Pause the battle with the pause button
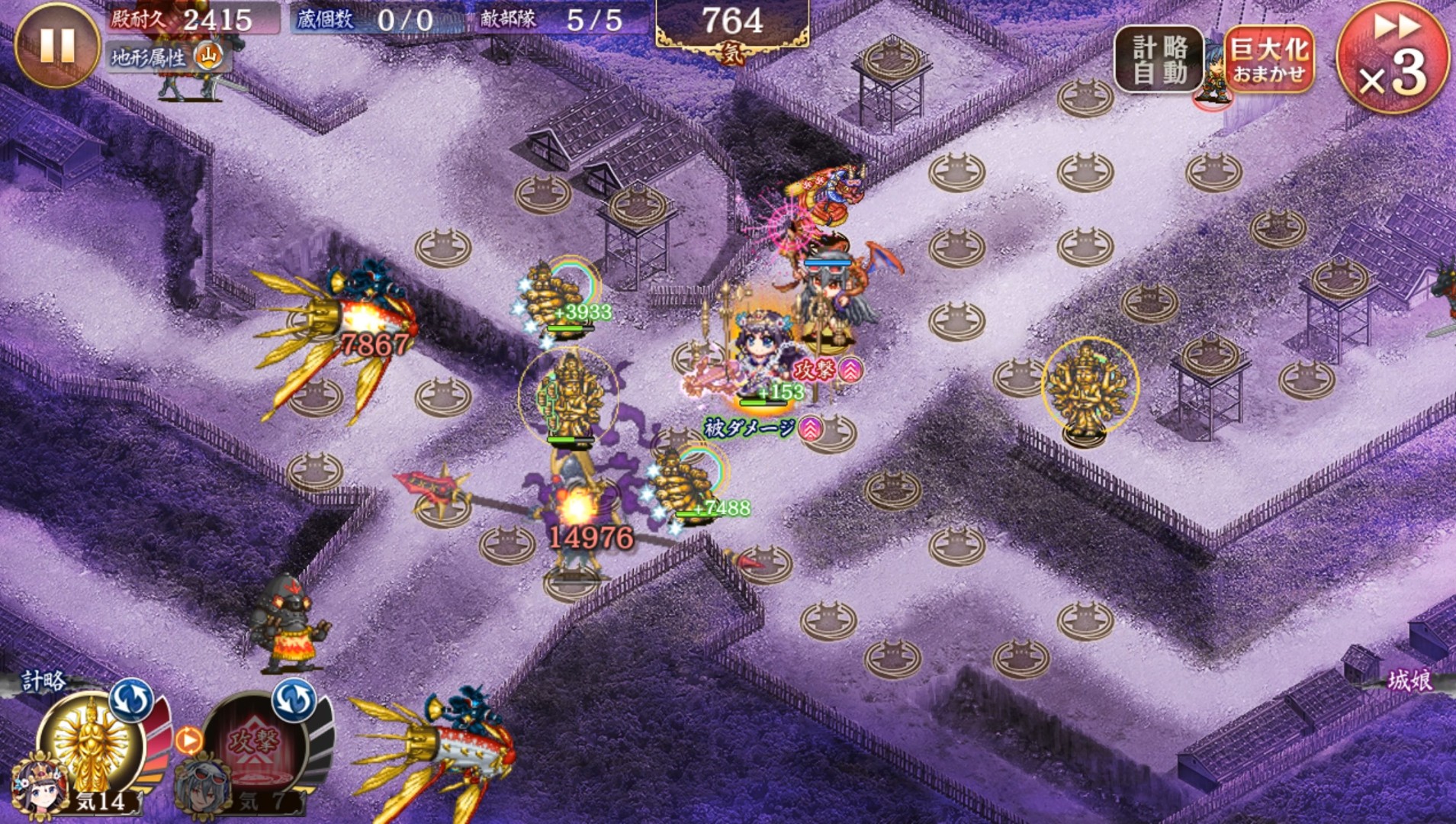Screen dimensions: 1456x824 [x=57, y=44]
